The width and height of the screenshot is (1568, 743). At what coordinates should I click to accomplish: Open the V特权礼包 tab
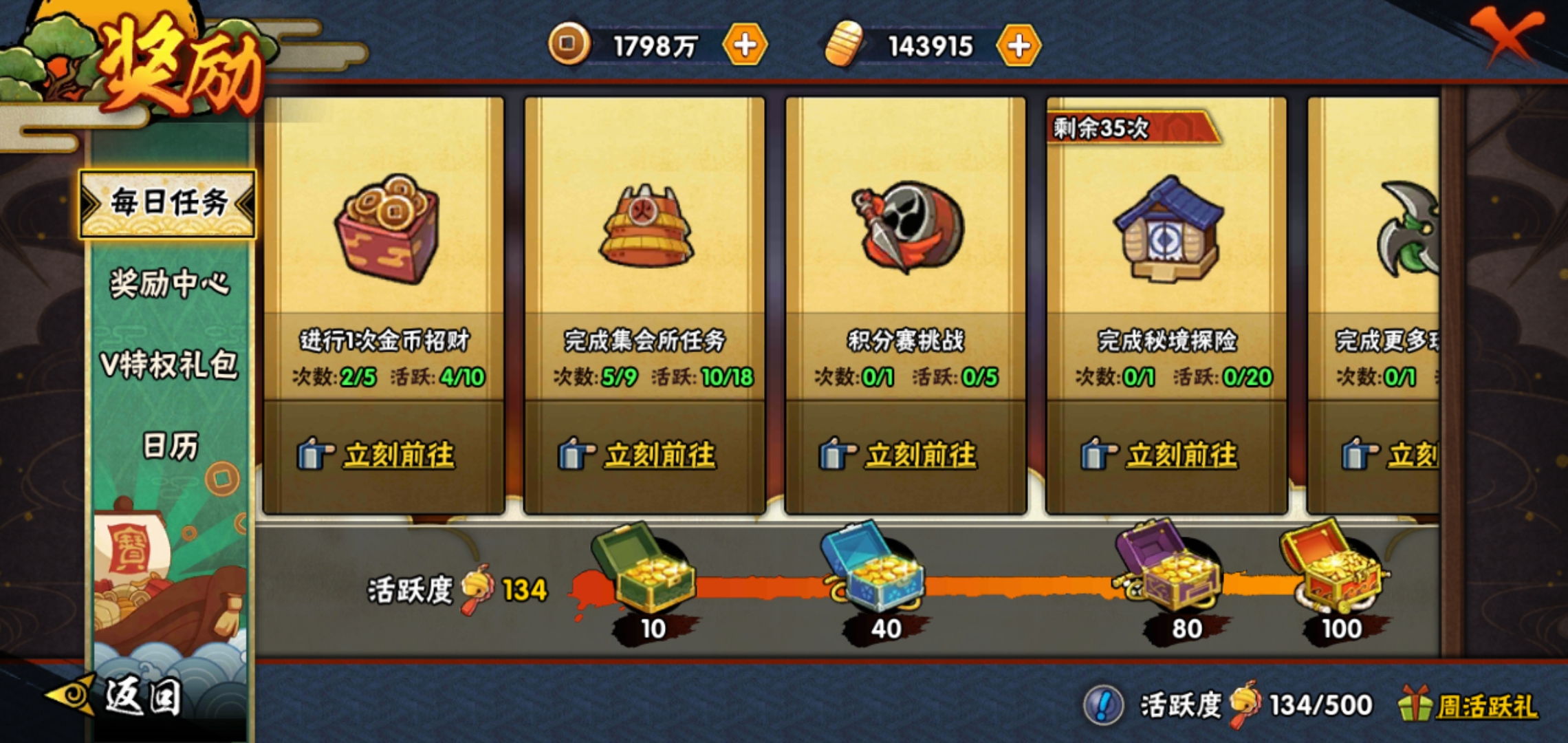coord(169,365)
